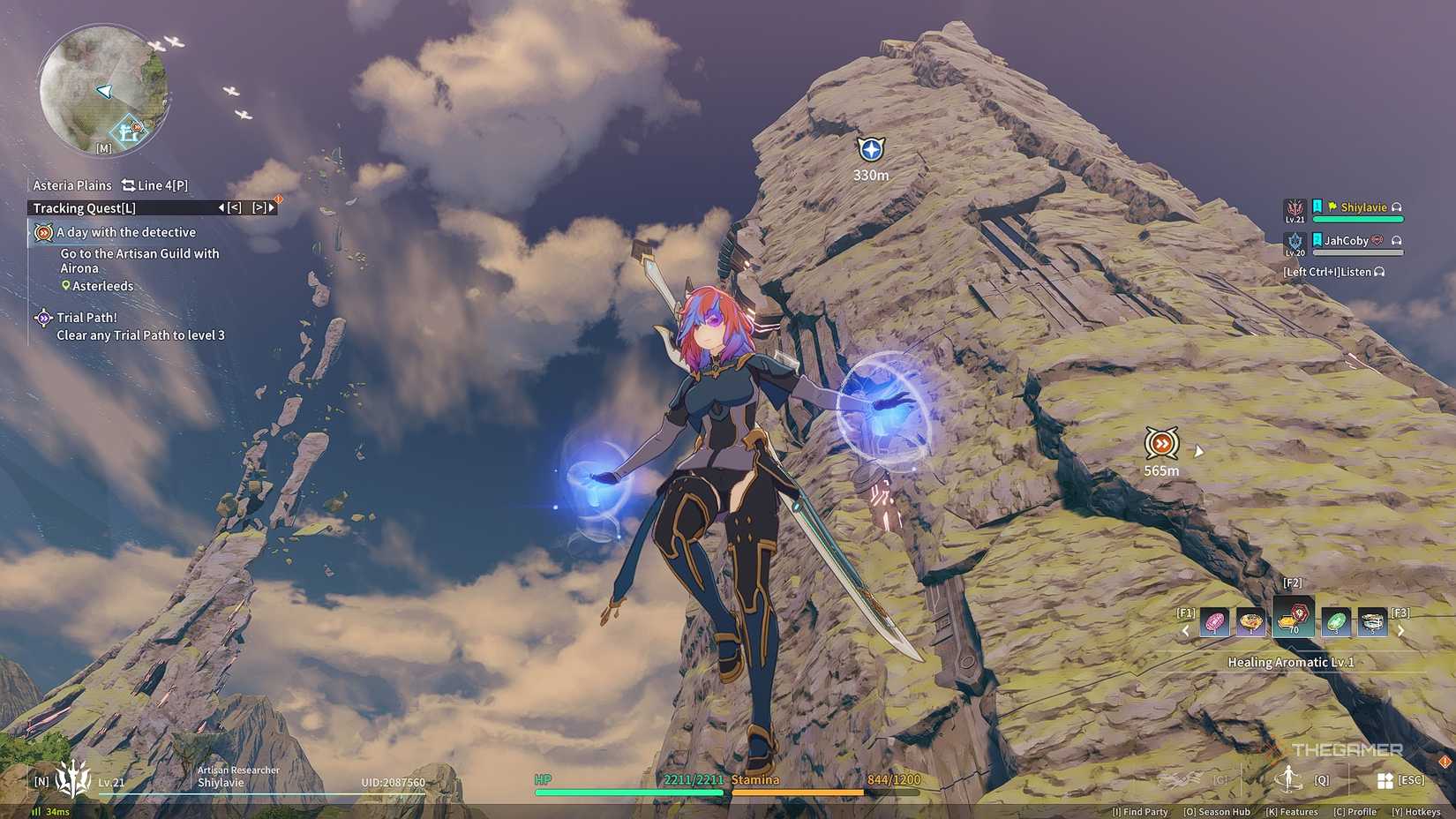Open the Season Hub
Viewport: 1456px width, 819px height.
point(1217,812)
